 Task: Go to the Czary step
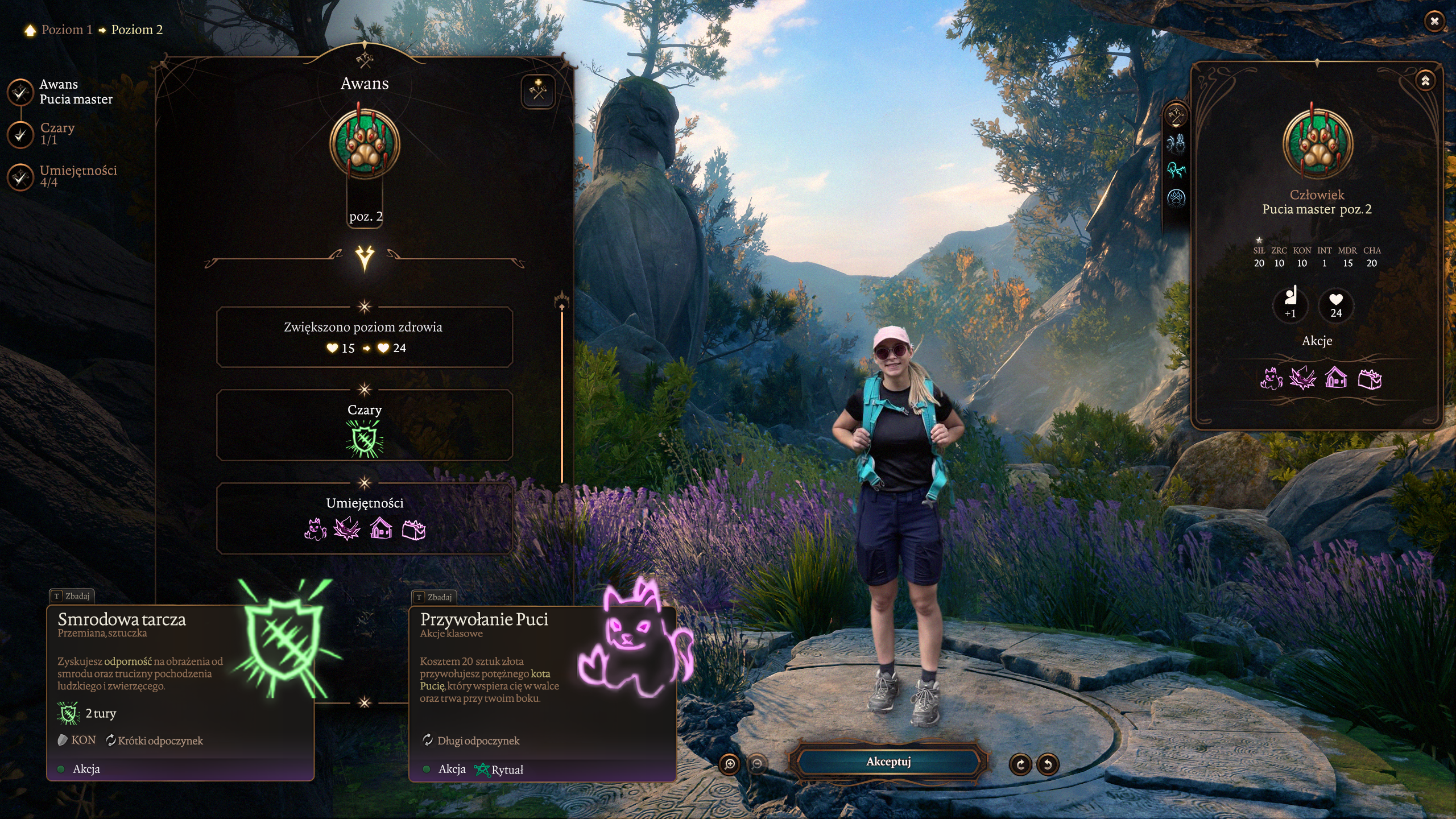tap(20, 134)
